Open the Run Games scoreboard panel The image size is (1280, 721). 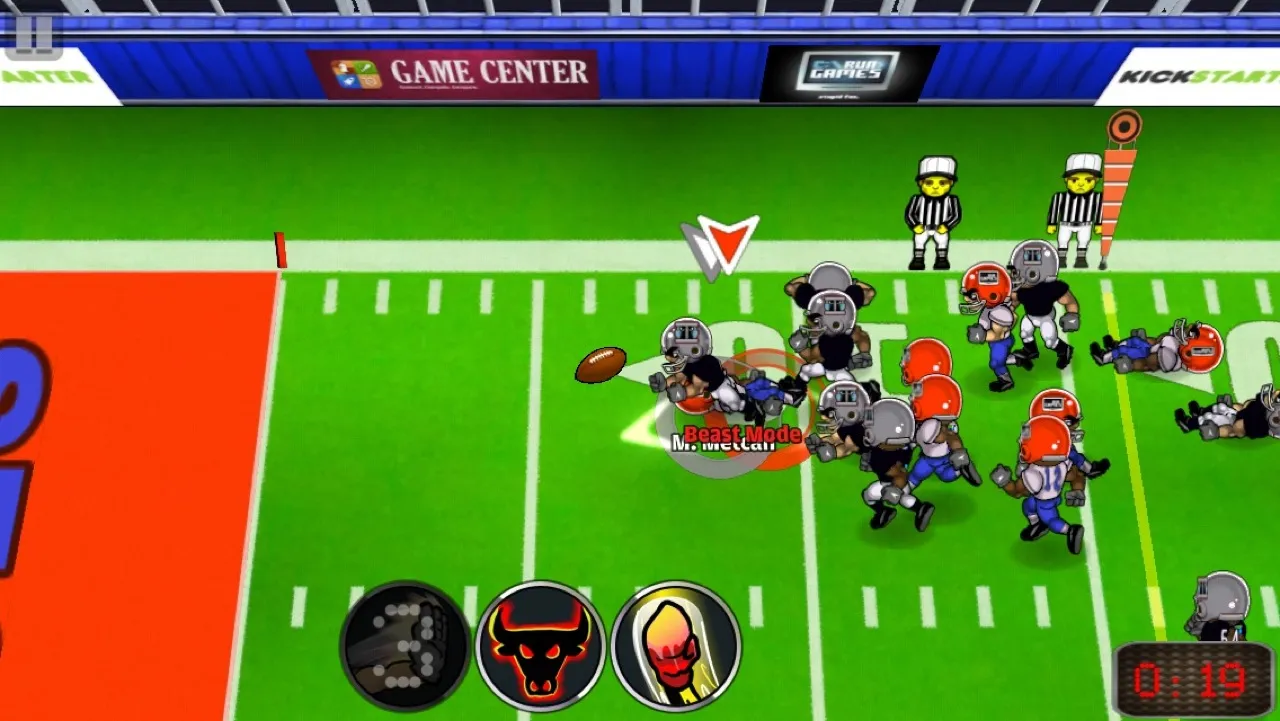click(846, 67)
